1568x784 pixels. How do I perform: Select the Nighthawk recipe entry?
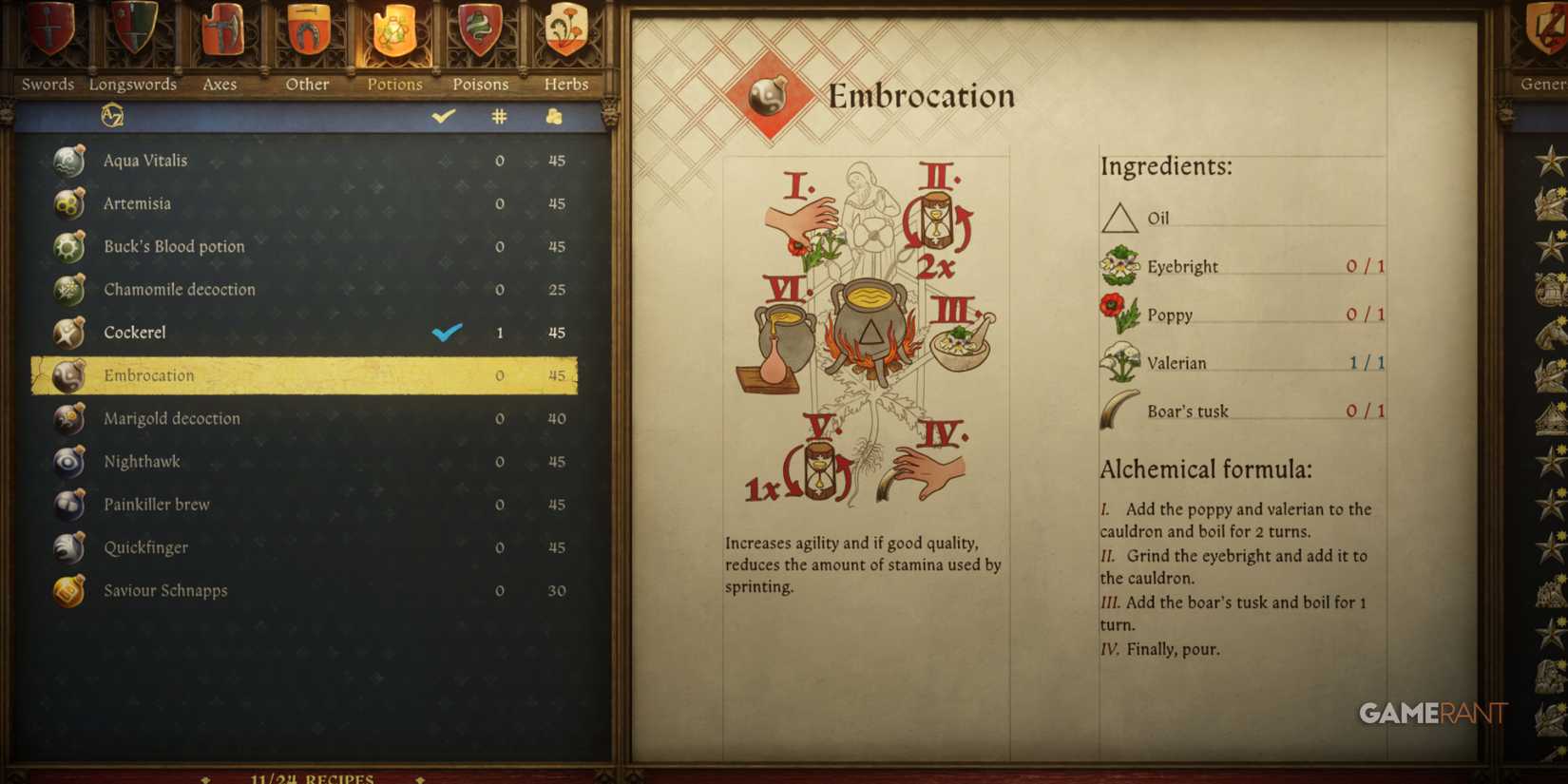coord(143,461)
